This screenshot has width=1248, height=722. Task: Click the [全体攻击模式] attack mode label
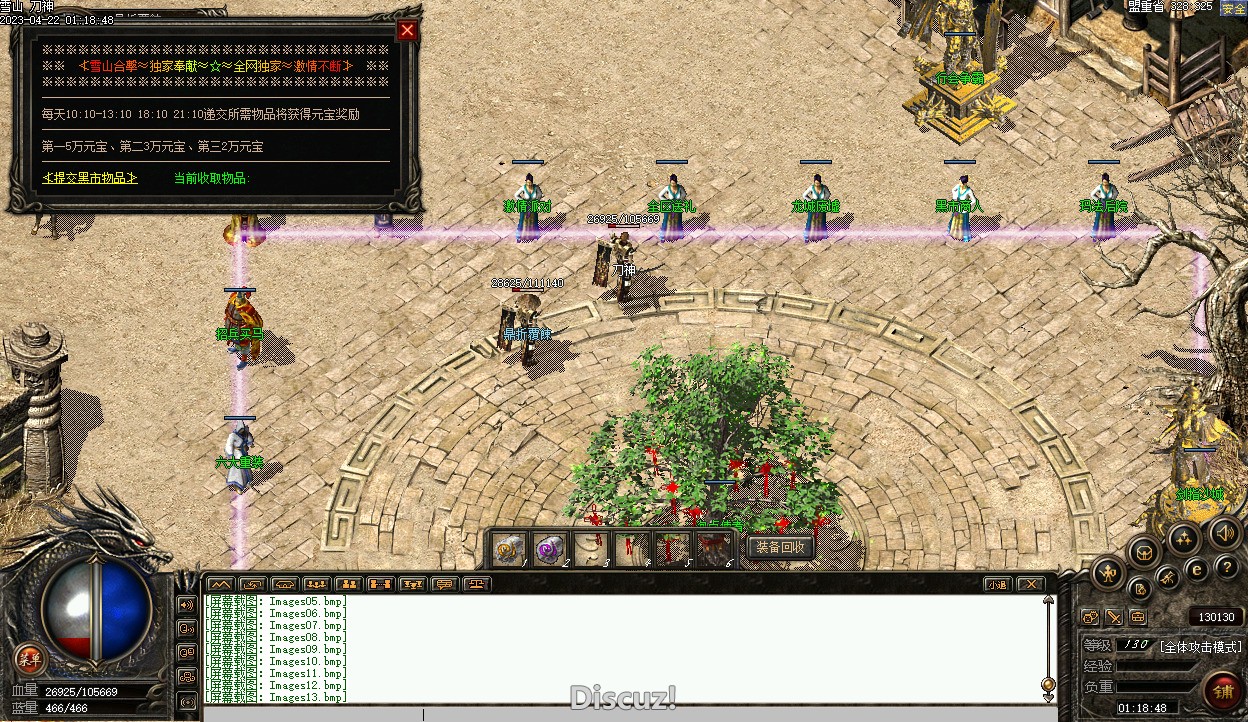click(1200, 646)
